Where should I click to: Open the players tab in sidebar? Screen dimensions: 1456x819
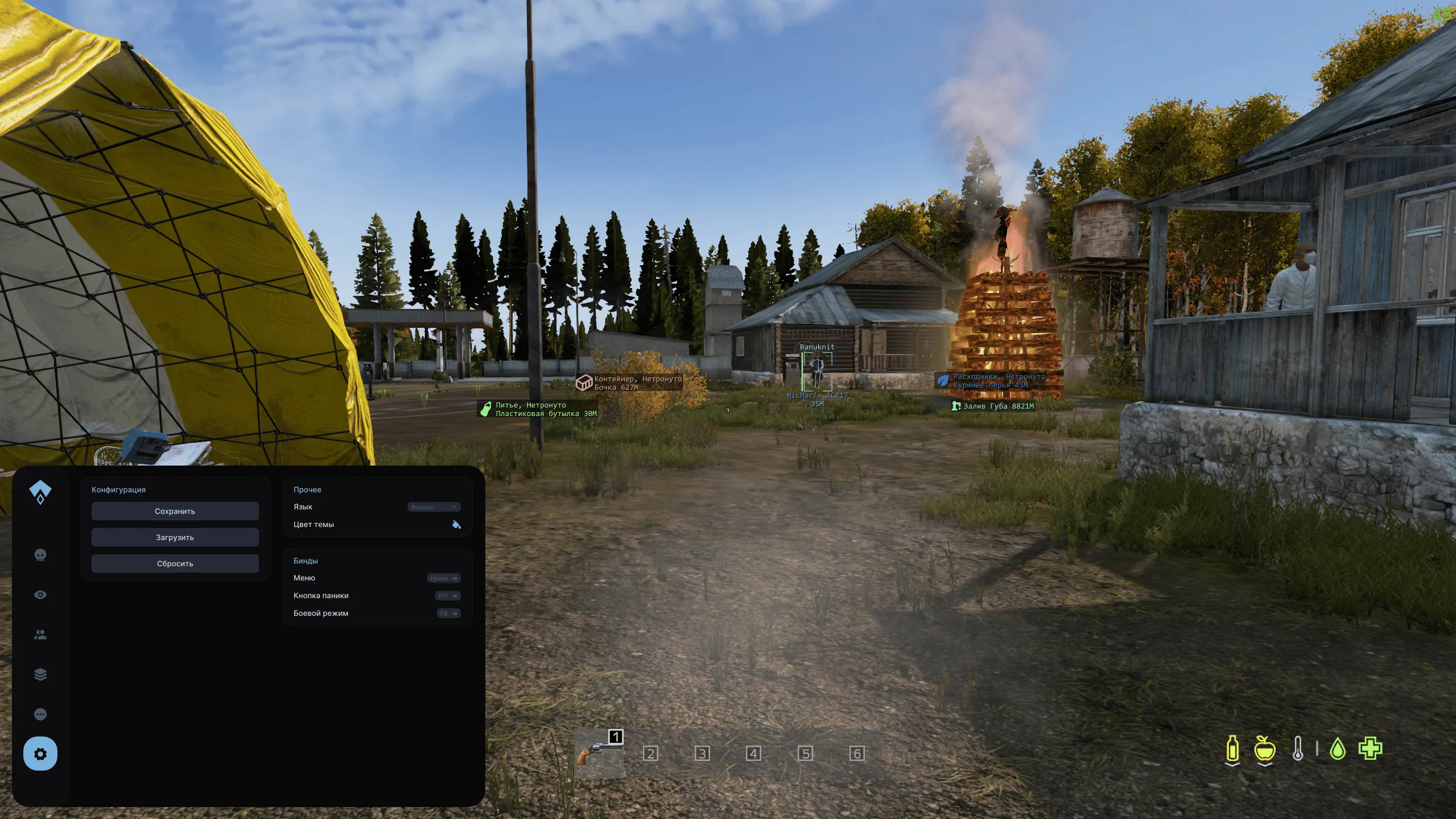39,634
